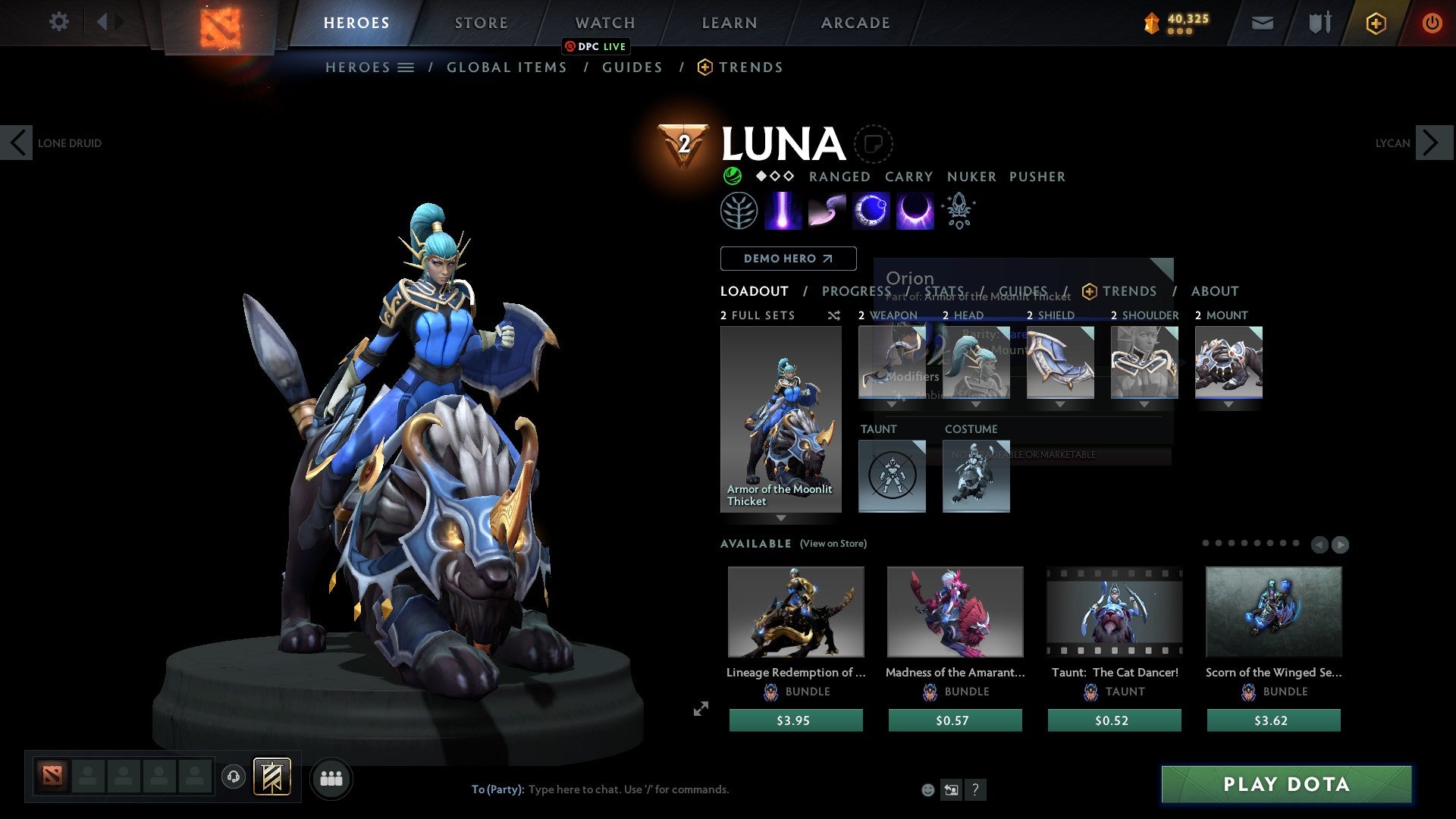Click the DEMO HERO button
This screenshot has height=819, width=1456.
[x=787, y=259]
